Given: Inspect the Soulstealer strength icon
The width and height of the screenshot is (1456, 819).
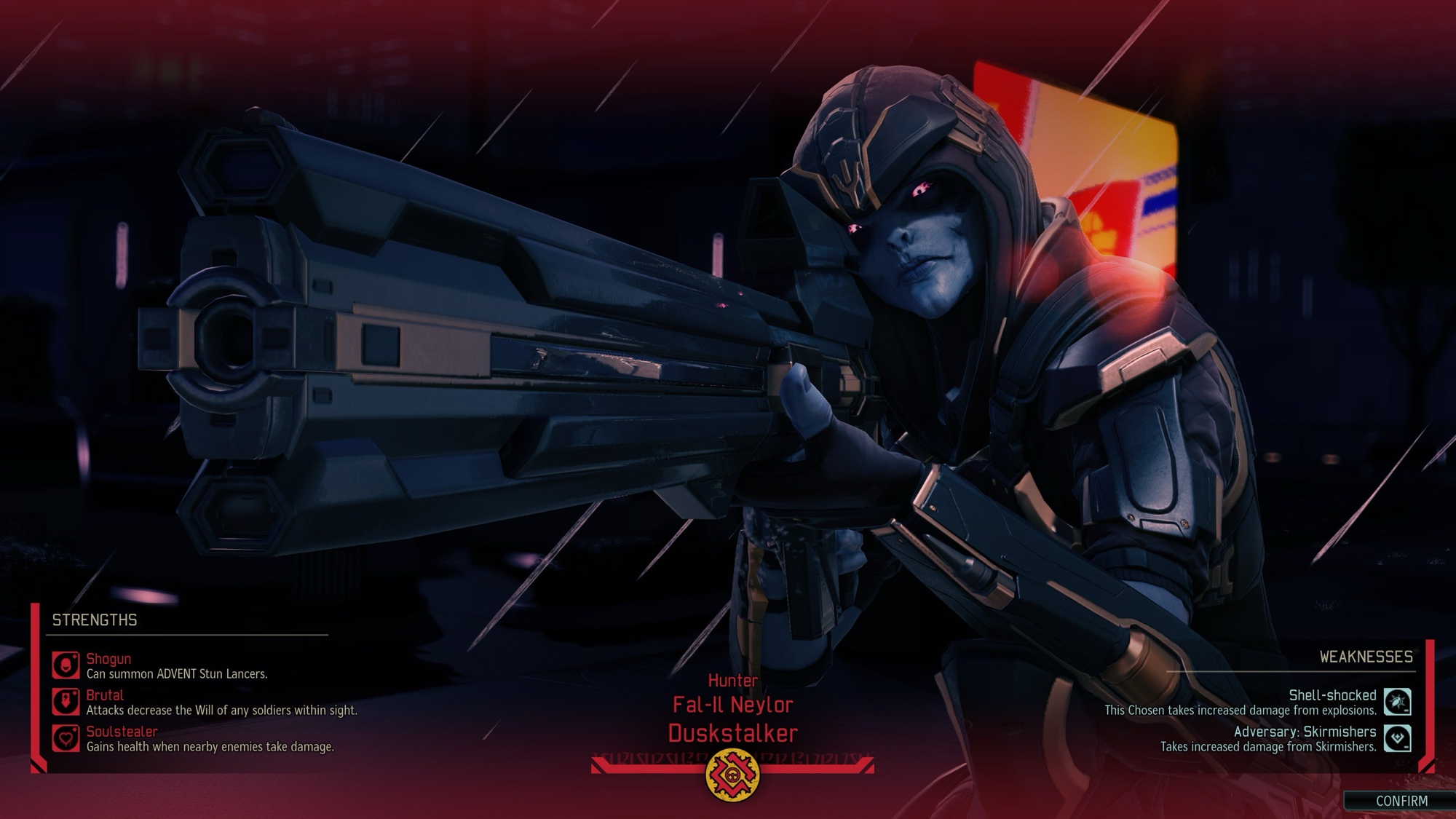Looking at the screenshot, I should 66,738.
